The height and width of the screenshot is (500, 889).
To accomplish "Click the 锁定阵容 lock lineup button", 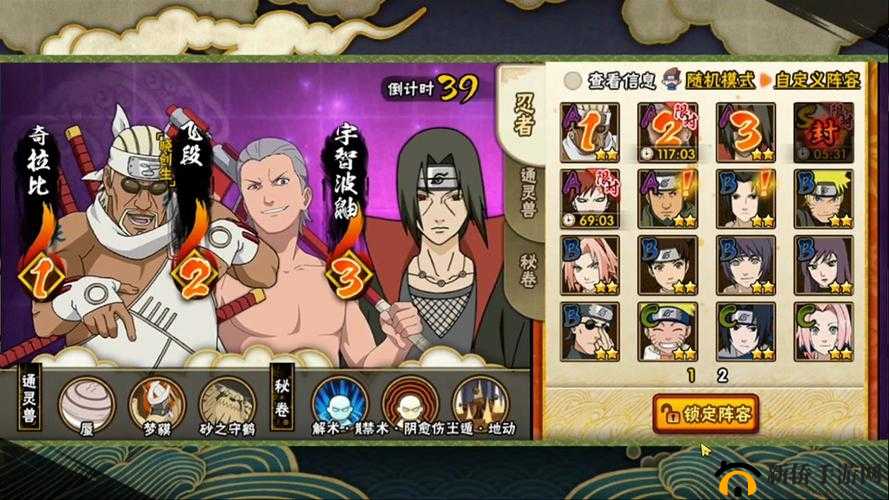I will click(x=705, y=412).
